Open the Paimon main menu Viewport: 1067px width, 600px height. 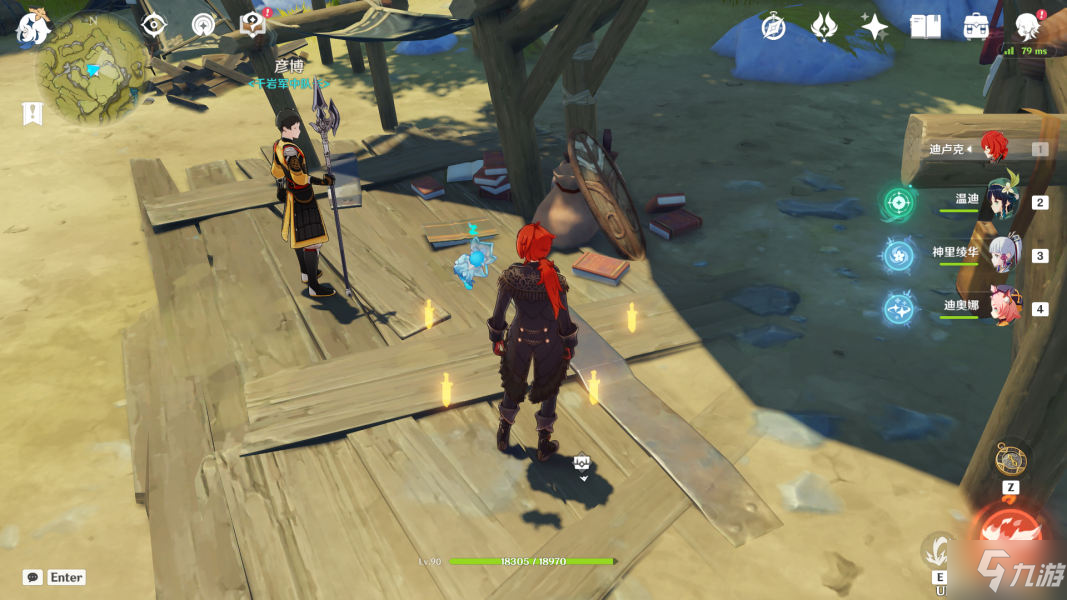(33, 28)
